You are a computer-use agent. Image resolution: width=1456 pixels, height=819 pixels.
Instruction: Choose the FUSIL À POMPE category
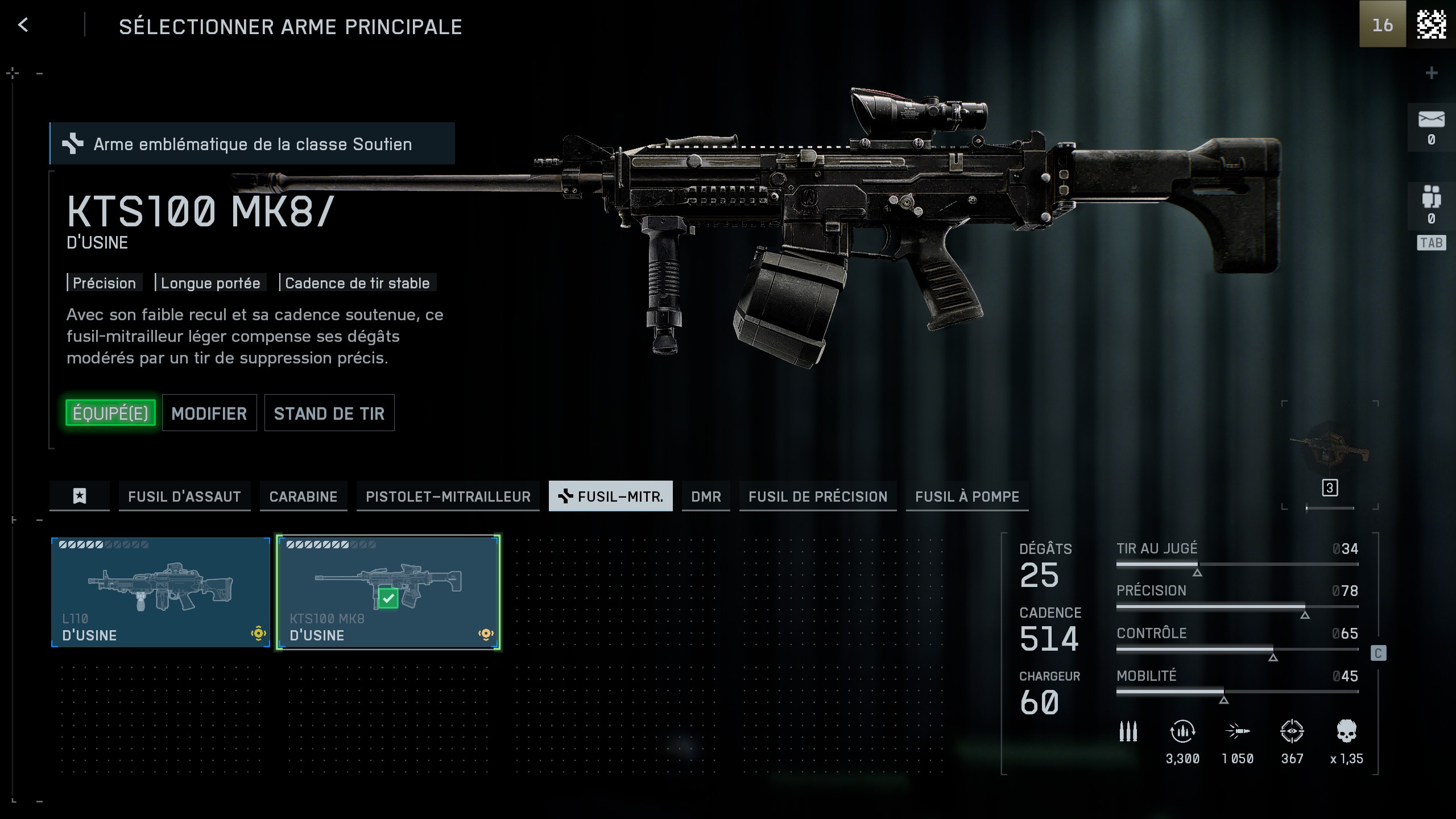tap(967, 496)
